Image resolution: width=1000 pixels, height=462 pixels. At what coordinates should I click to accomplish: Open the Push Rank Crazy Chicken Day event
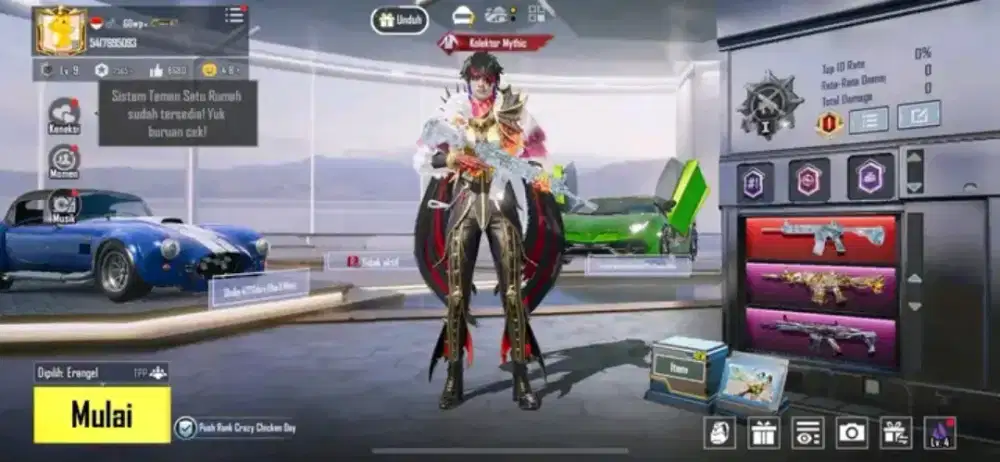(235, 428)
